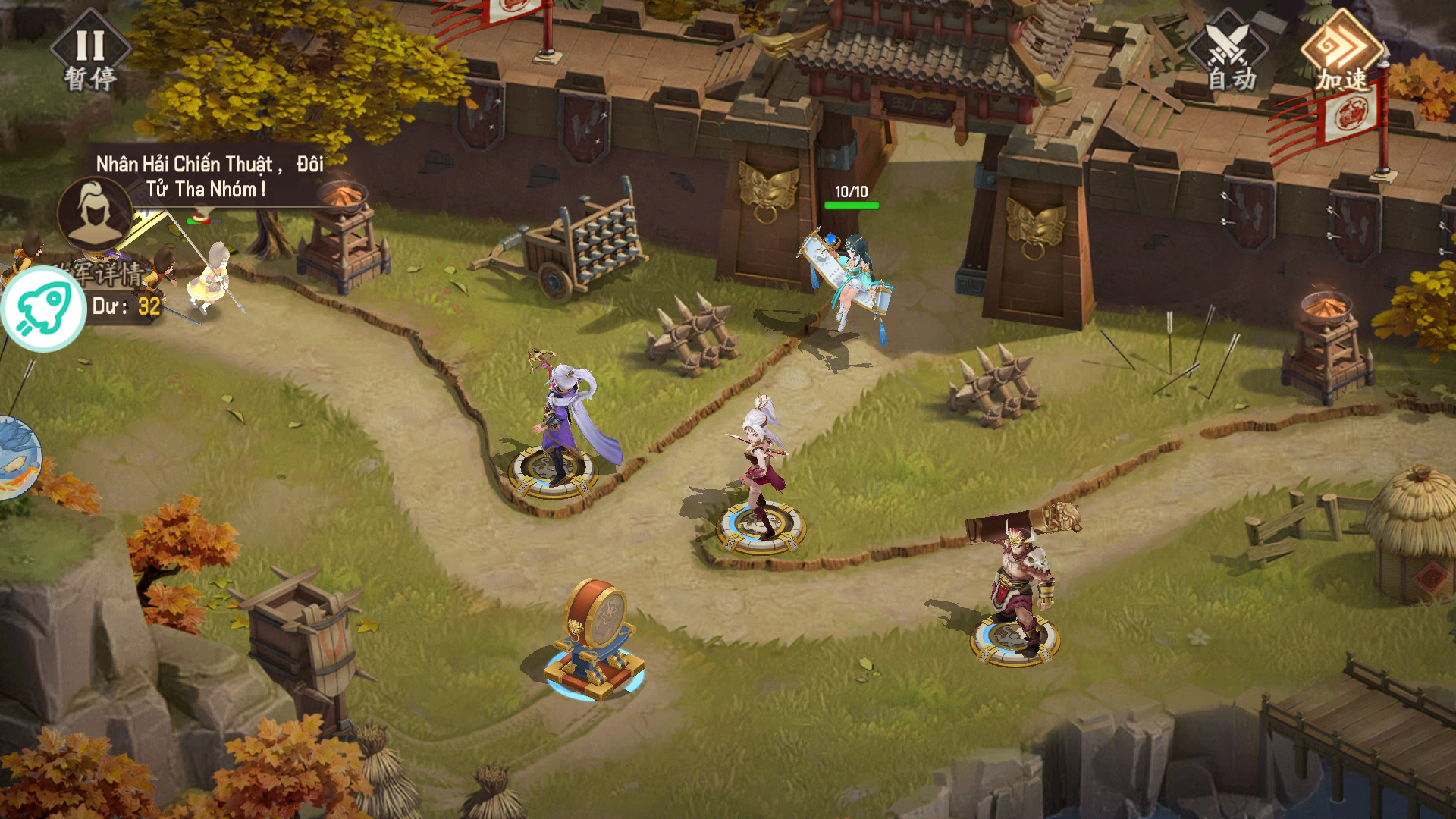Viewport: 1456px width, 819px height.
Task: Tap the war drum on the blue base
Action: pyautogui.click(x=595, y=637)
